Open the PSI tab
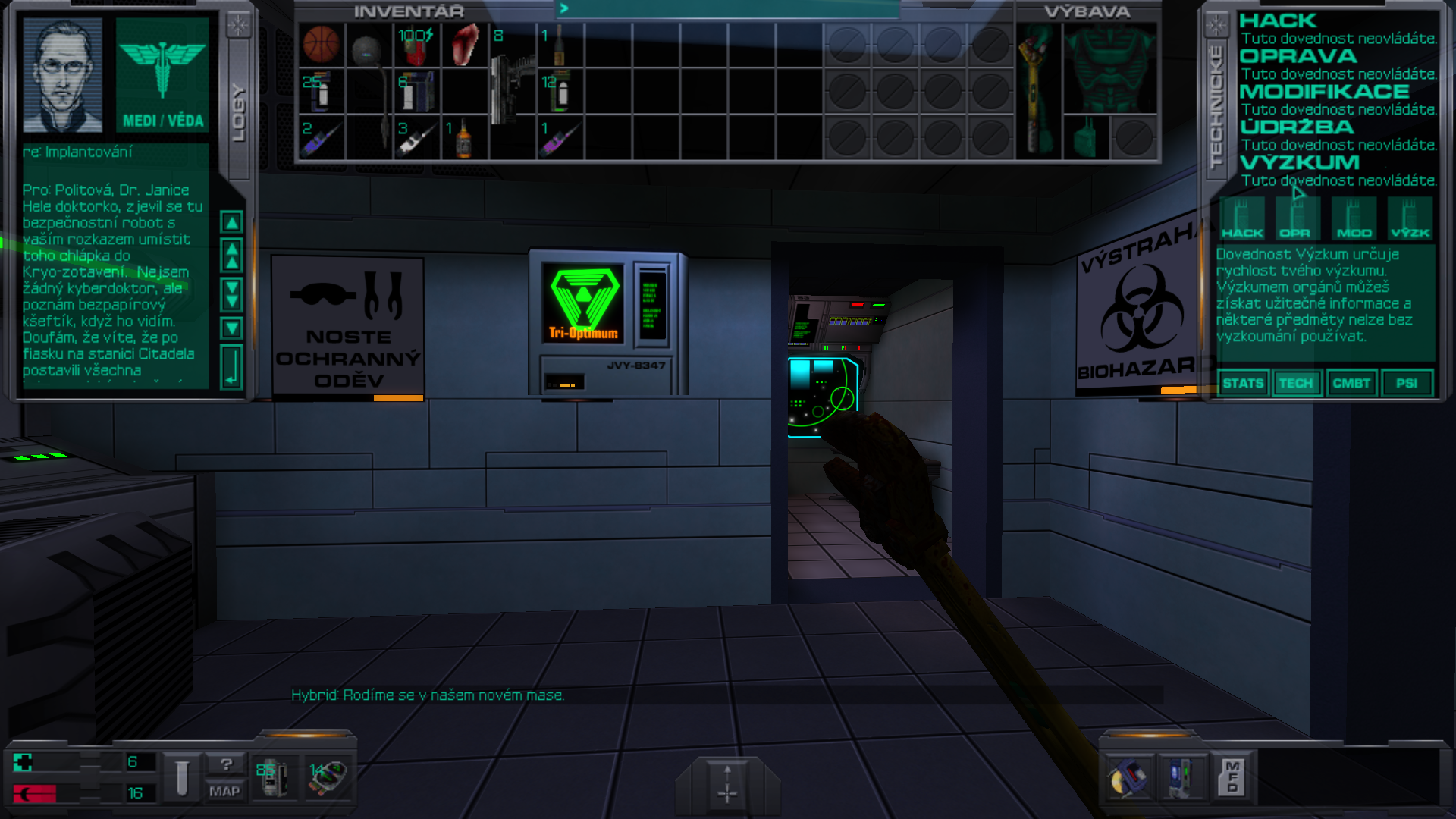 coord(1407,383)
